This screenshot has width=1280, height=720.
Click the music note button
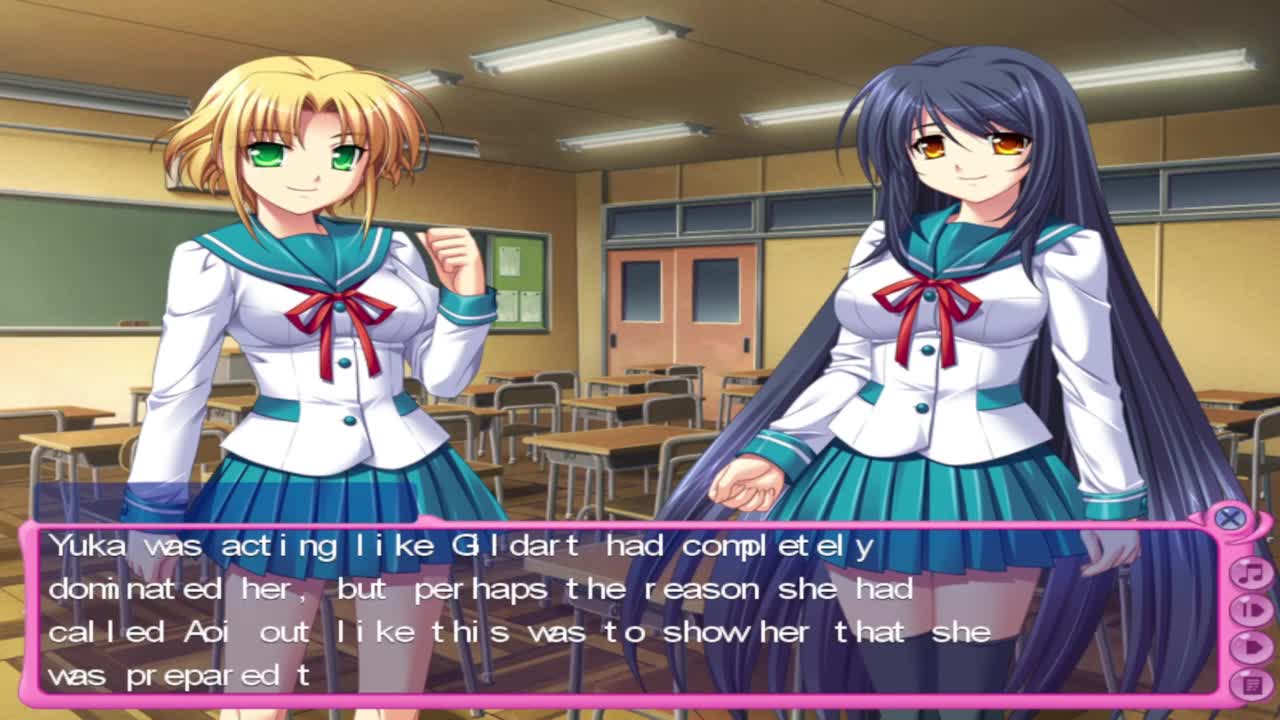(1250, 573)
